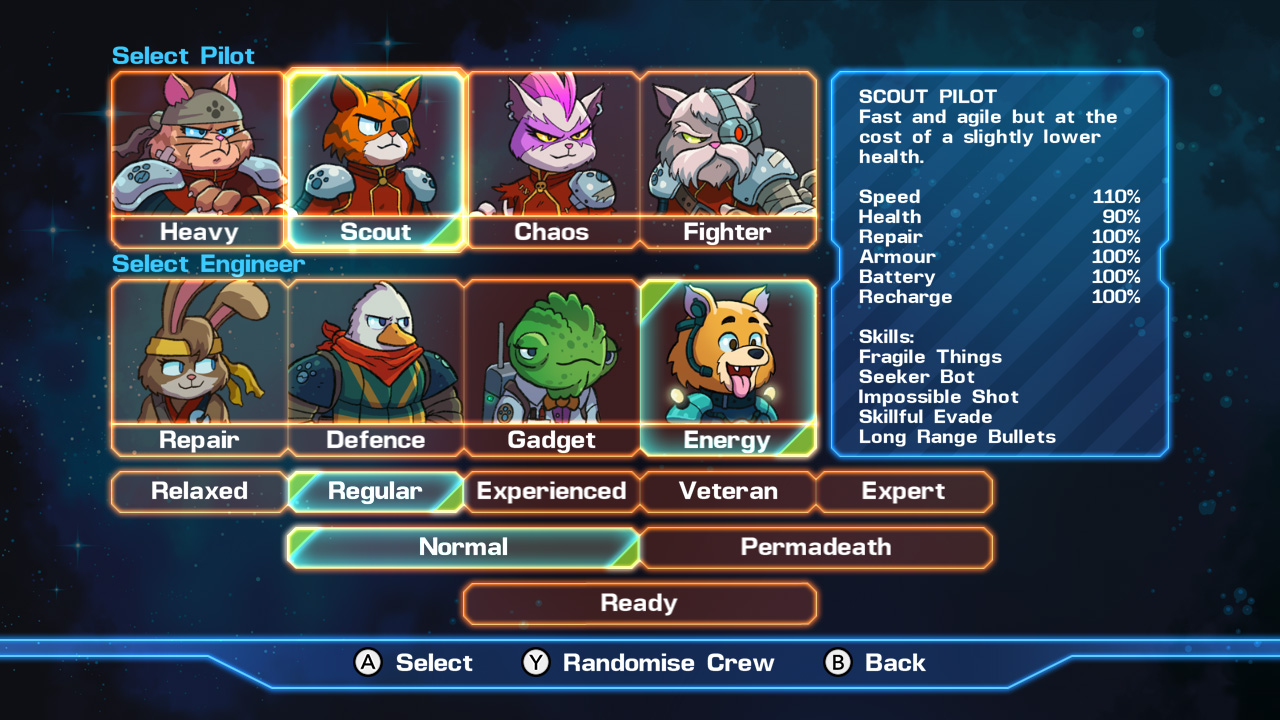The height and width of the screenshot is (720, 1280).
Task: Select the Scout pilot portrait
Action: (x=375, y=150)
